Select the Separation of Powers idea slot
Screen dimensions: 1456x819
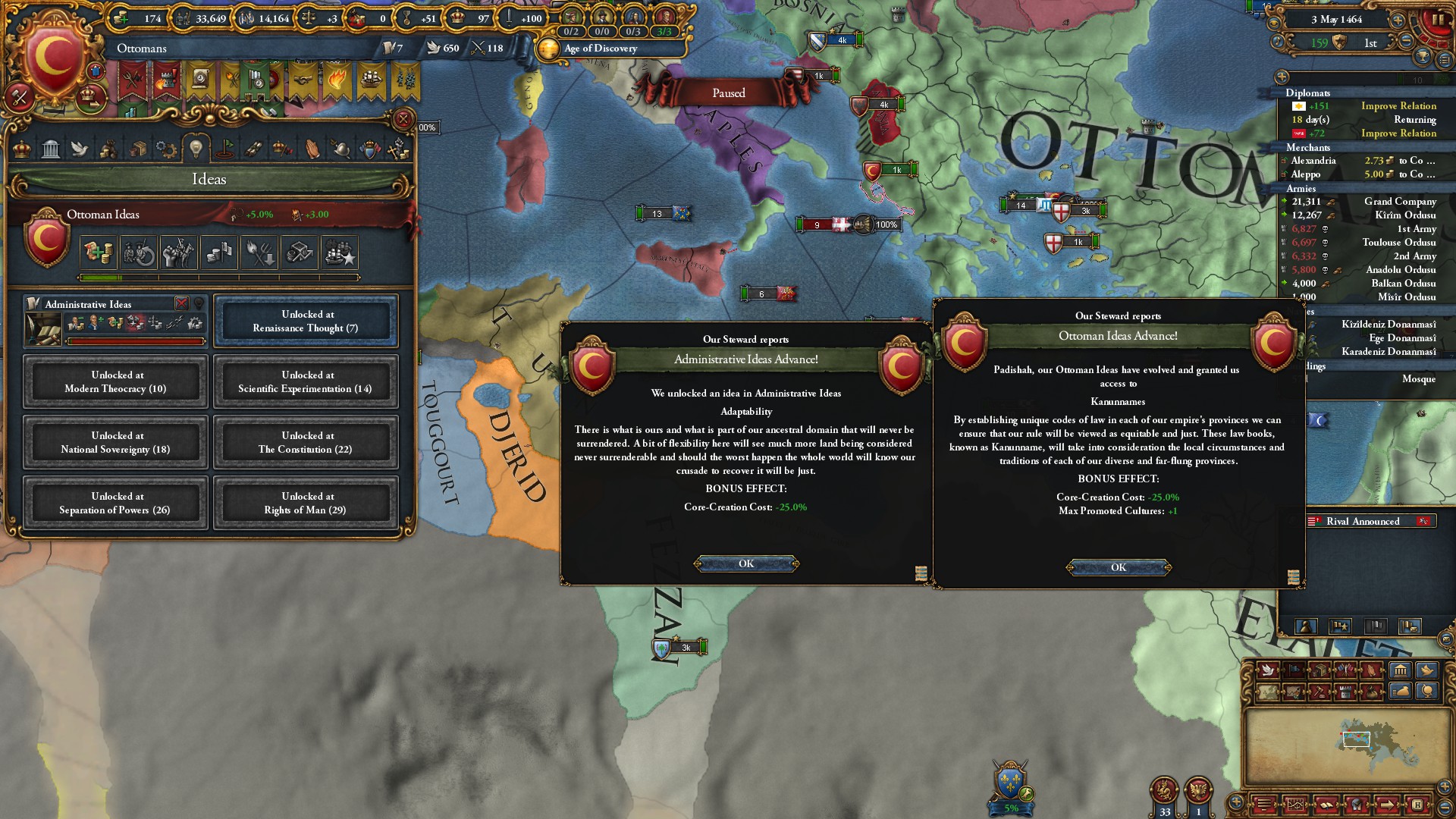coord(115,503)
